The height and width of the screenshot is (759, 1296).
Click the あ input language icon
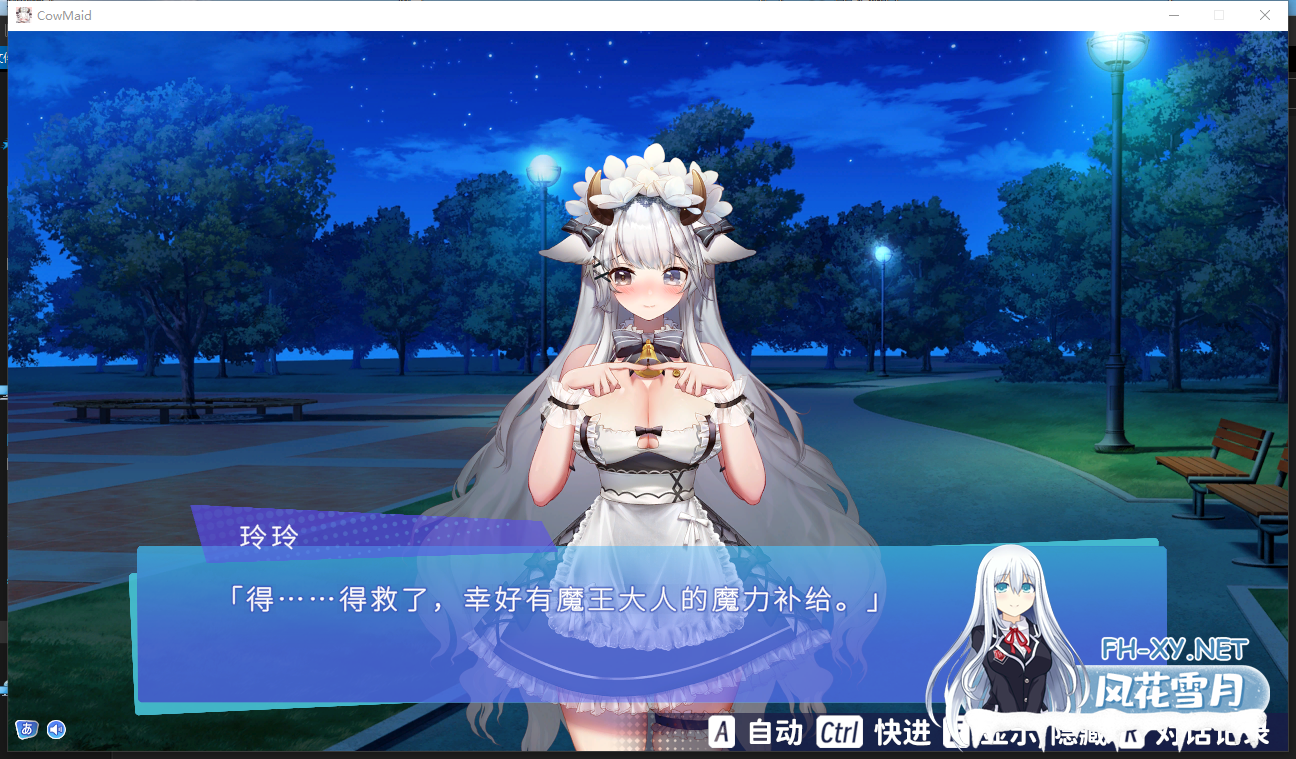(27, 731)
